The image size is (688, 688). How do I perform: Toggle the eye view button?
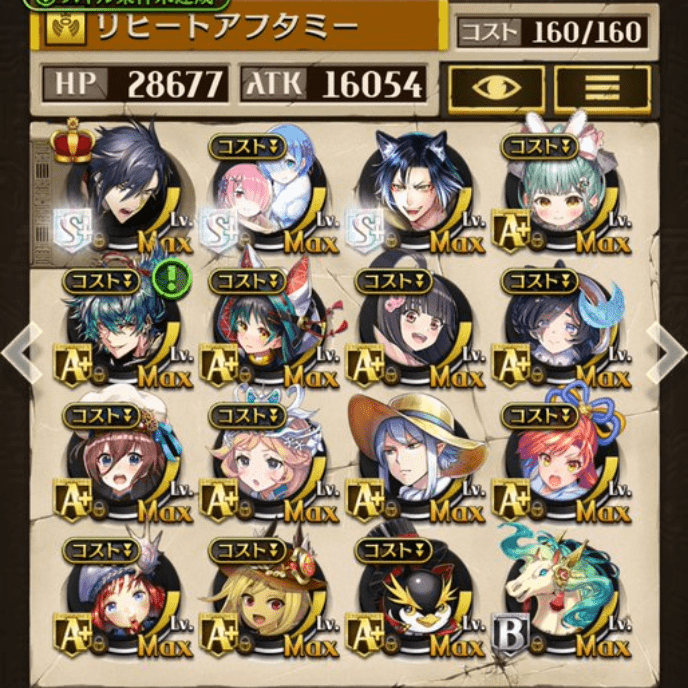496,90
